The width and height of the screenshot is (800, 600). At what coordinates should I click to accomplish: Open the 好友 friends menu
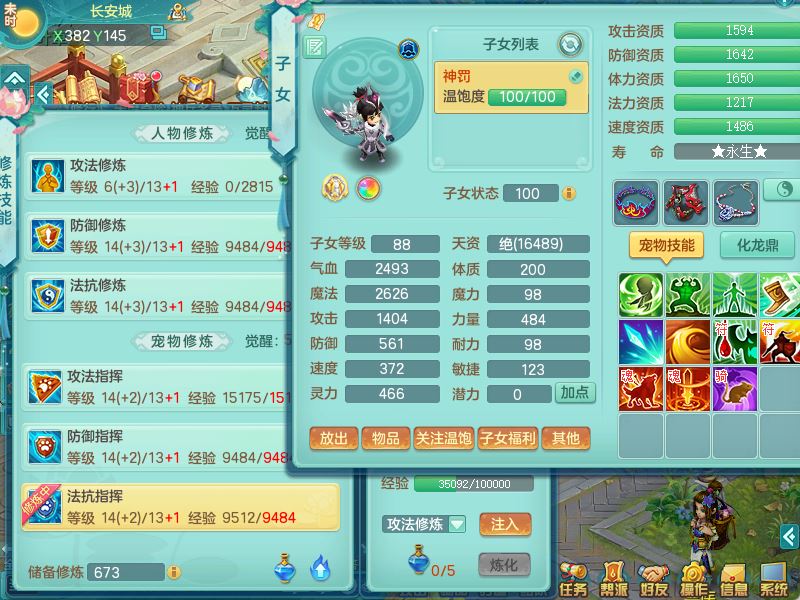[x=655, y=577]
